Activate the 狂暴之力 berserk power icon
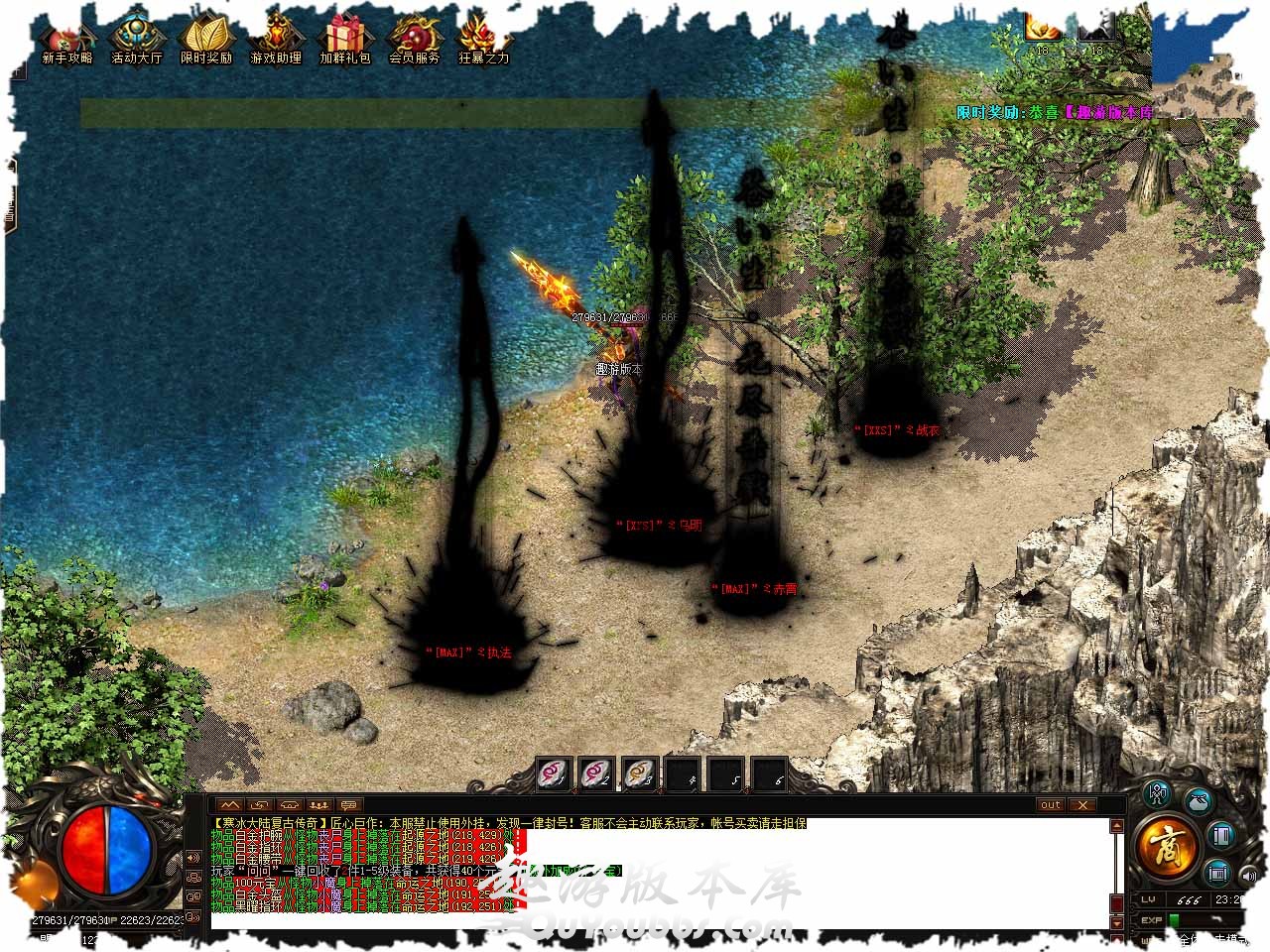 484,42
